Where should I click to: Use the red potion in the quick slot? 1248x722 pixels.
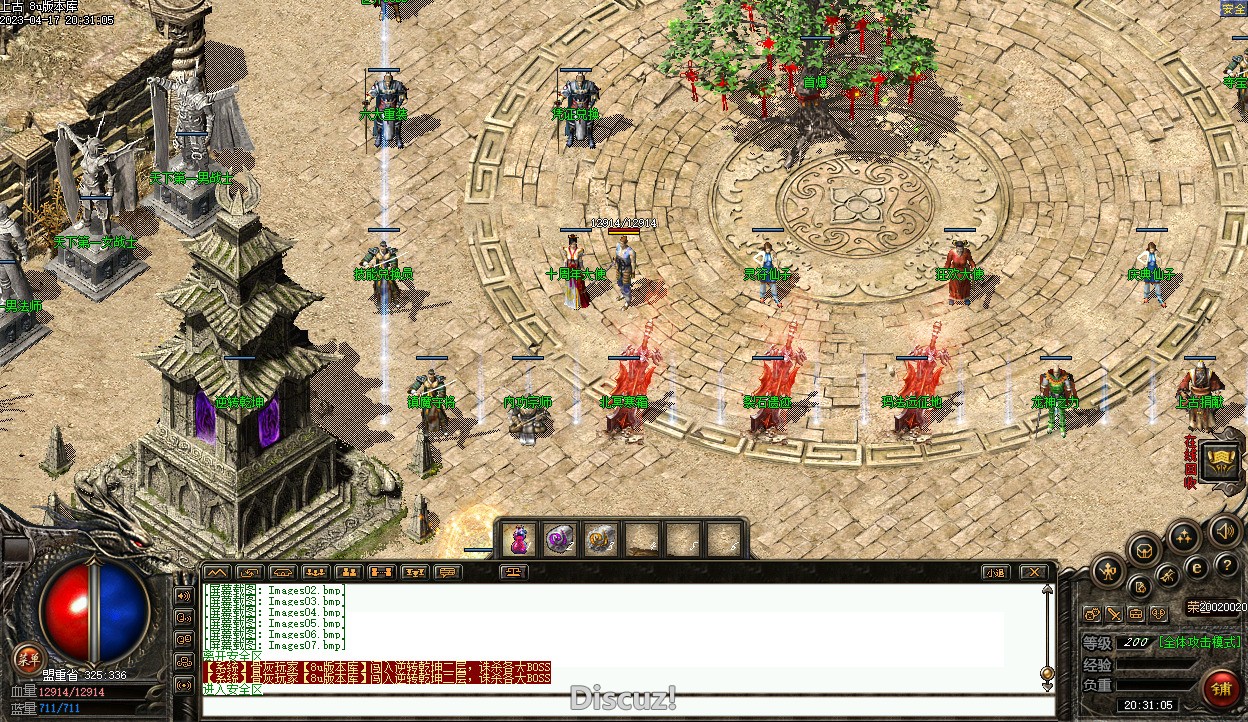(x=519, y=540)
